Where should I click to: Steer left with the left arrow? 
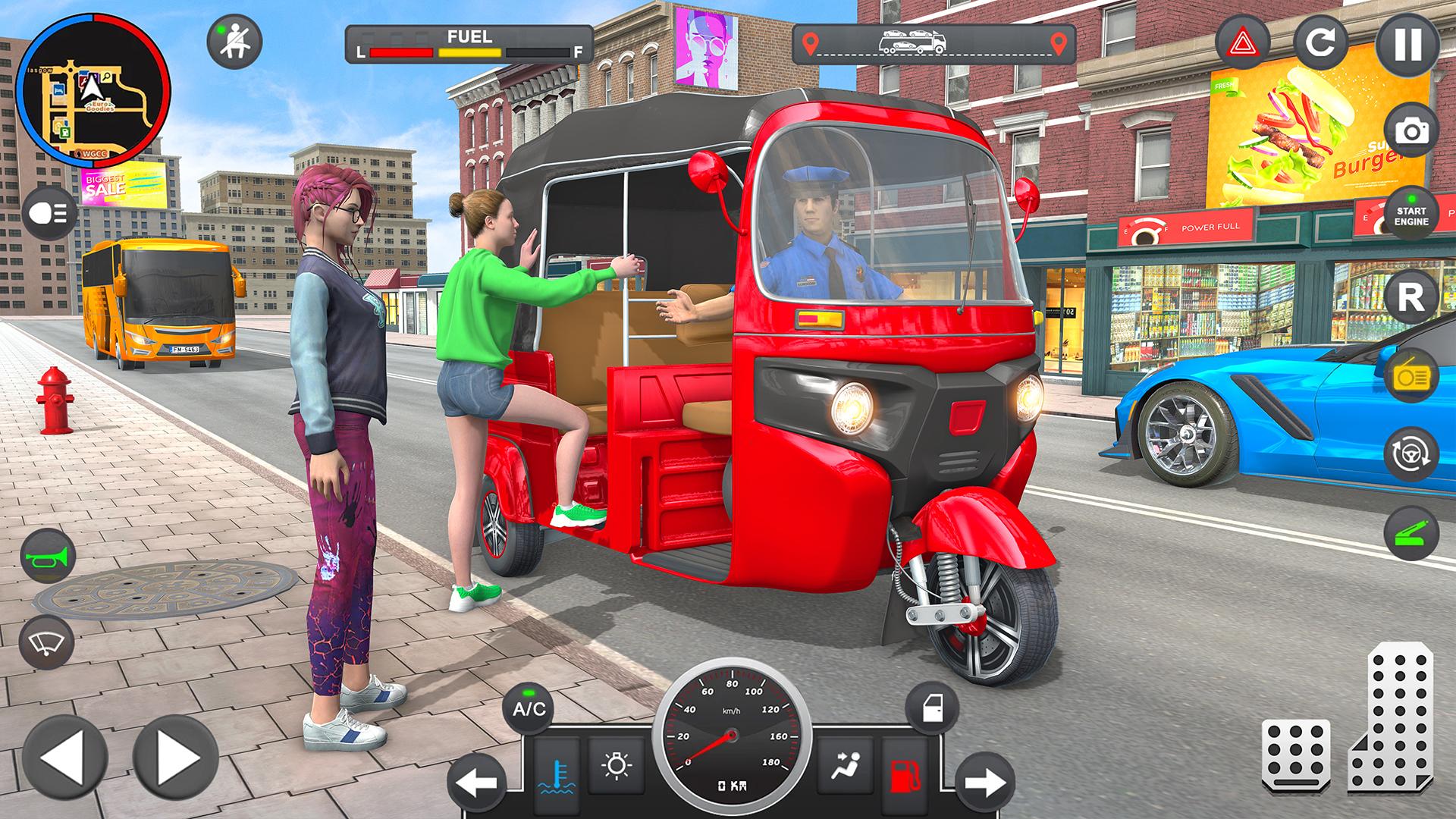pyautogui.click(x=64, y=757)
